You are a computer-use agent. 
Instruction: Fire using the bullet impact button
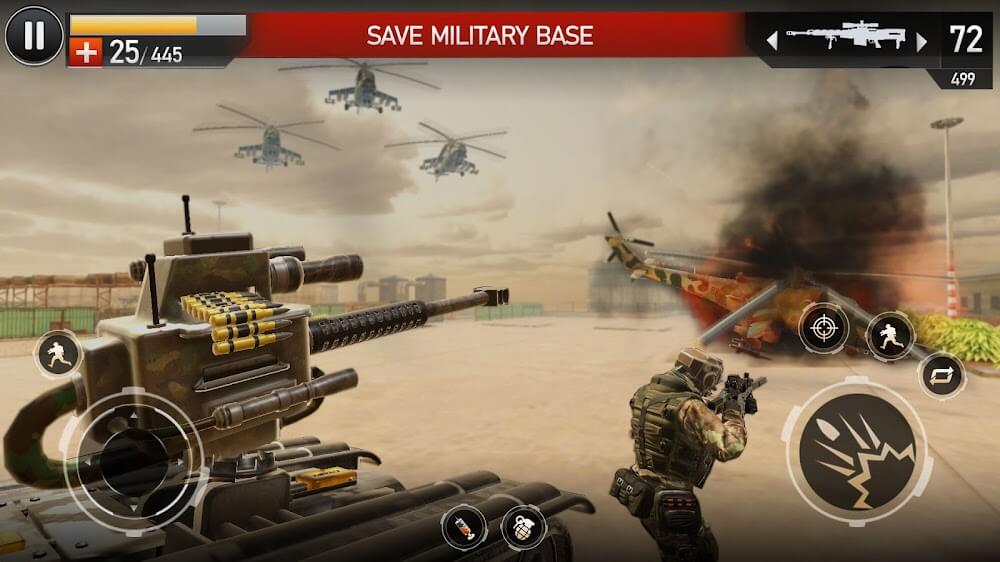(857, 450)
